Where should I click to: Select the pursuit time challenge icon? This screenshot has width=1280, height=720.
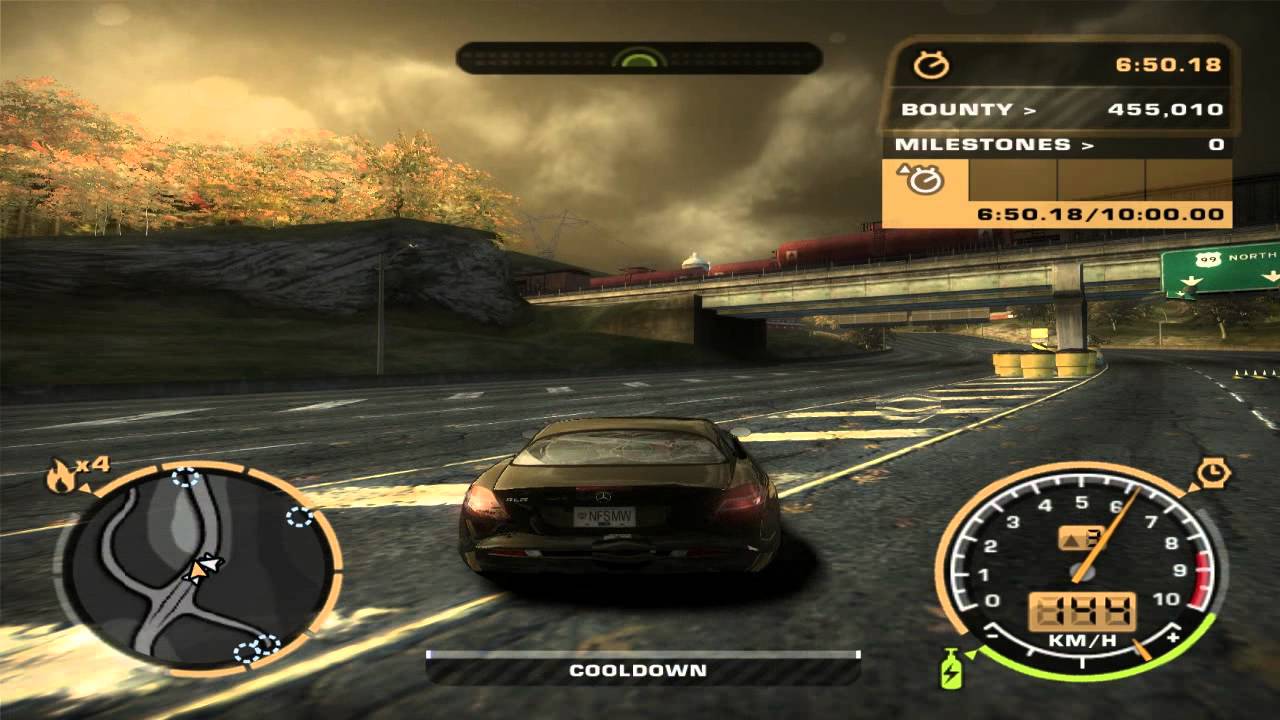[924, 180]
